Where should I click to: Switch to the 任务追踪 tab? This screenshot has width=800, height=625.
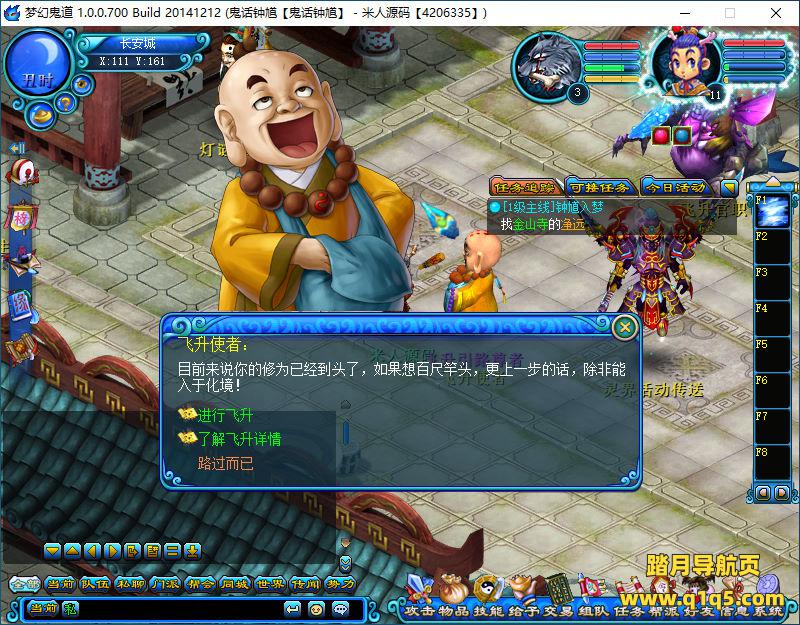coord(524,187)
